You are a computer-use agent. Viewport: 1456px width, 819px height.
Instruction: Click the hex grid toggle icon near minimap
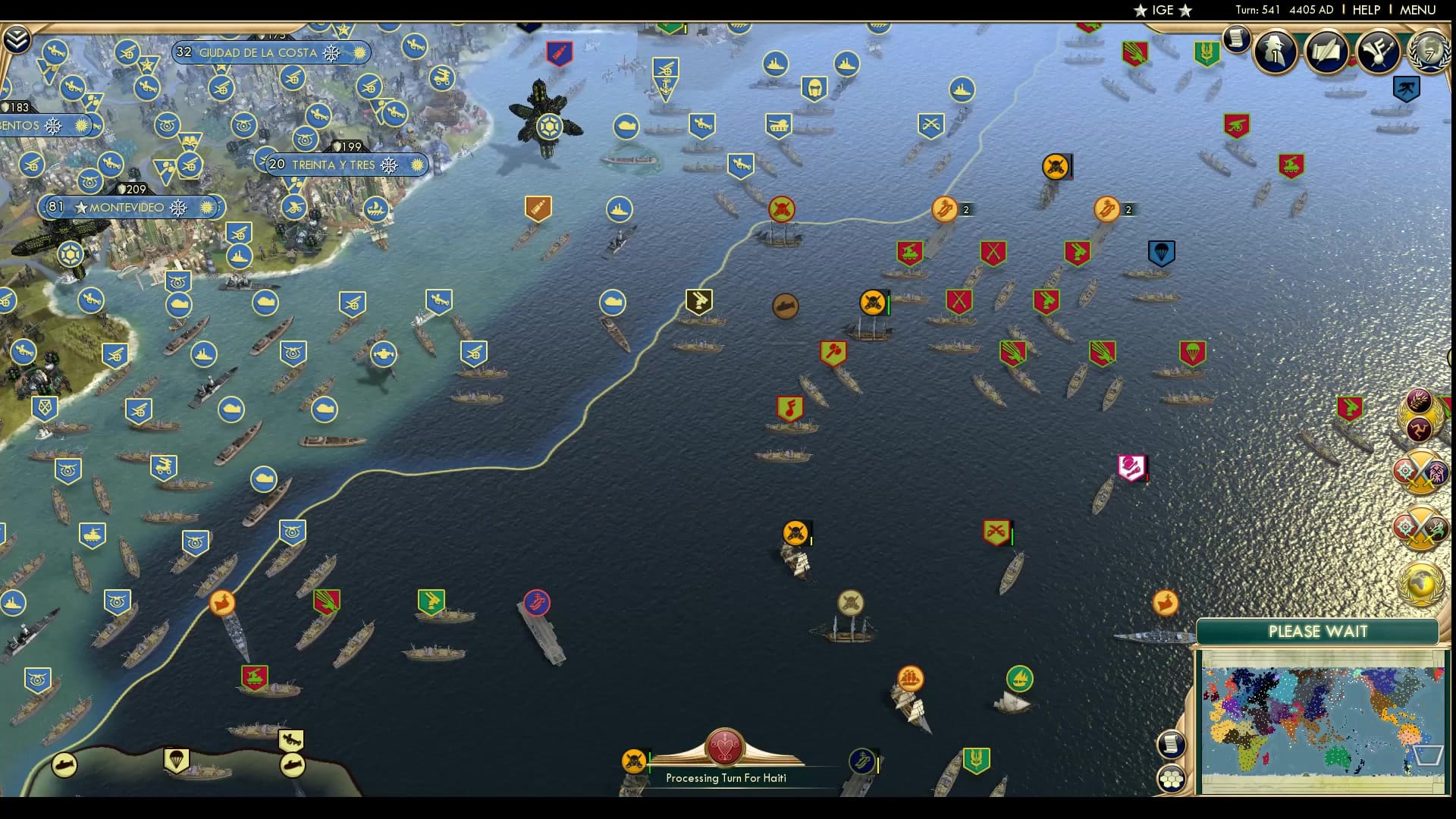click(1172, 777)
